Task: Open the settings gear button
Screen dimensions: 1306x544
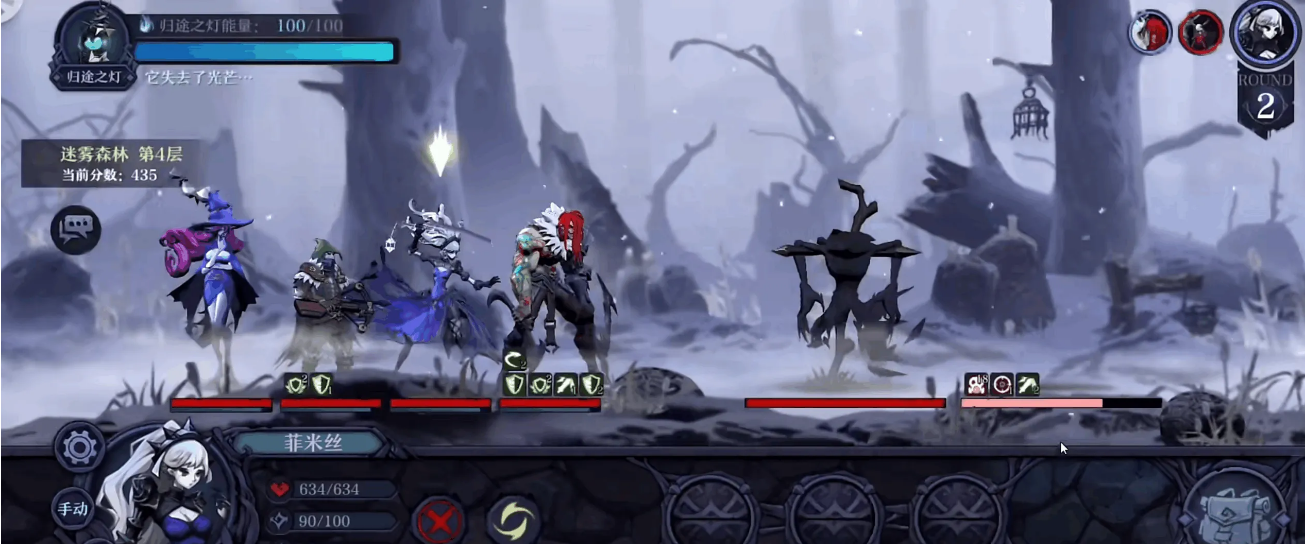Action: click(x=79, y=447)
